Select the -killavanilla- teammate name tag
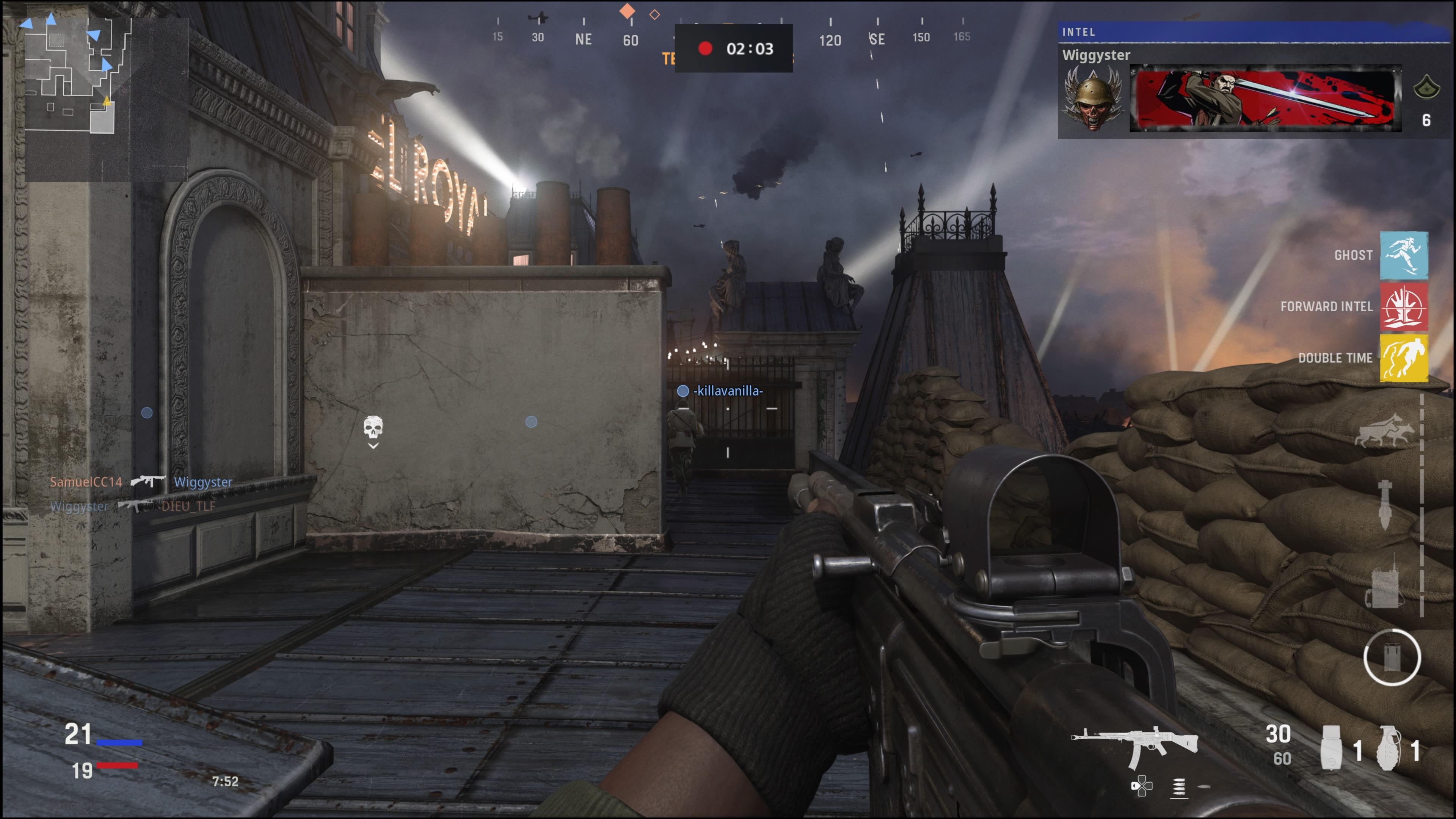The image size is (1456, 819). 728,391
